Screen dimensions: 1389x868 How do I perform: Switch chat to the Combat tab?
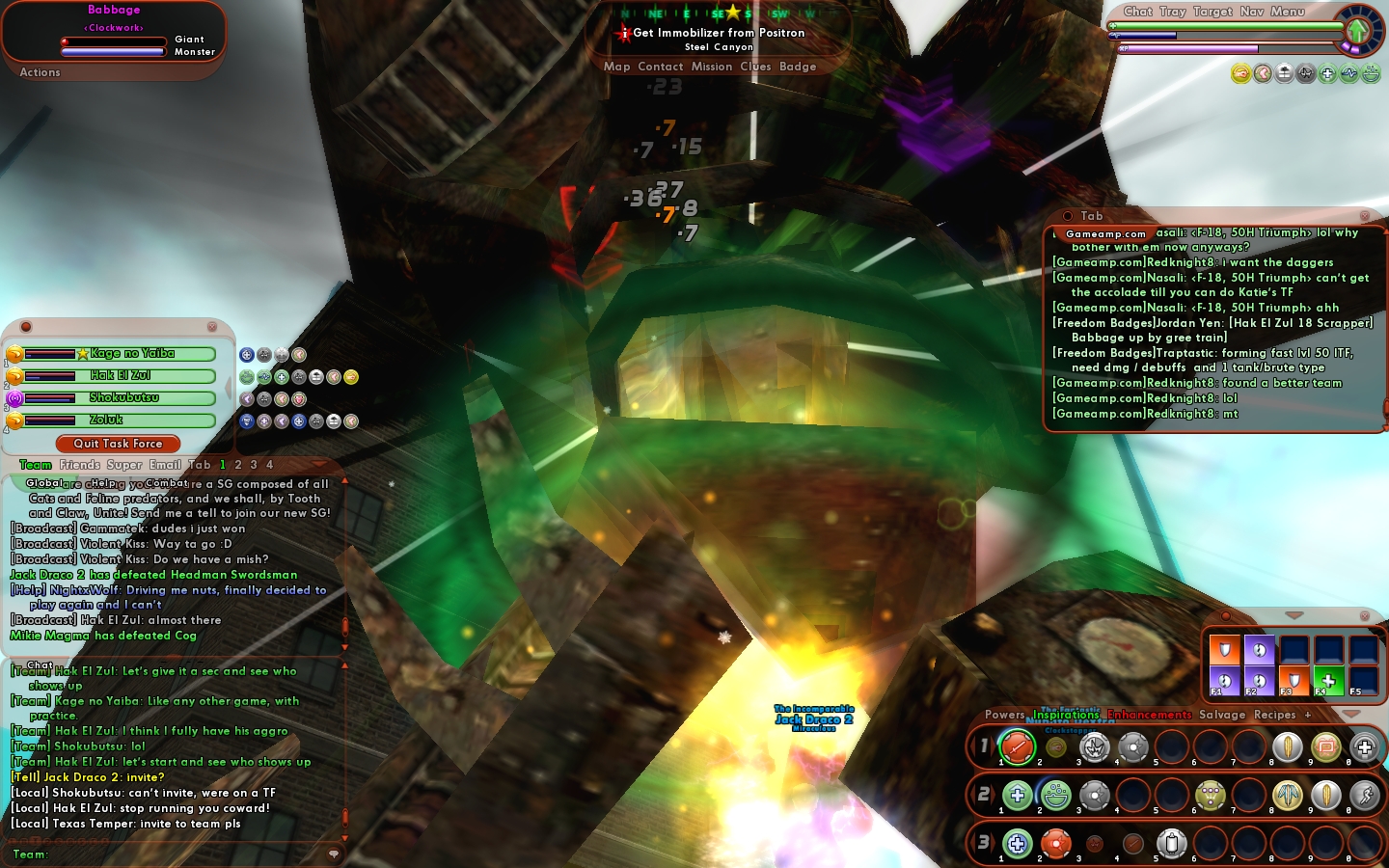166,483
